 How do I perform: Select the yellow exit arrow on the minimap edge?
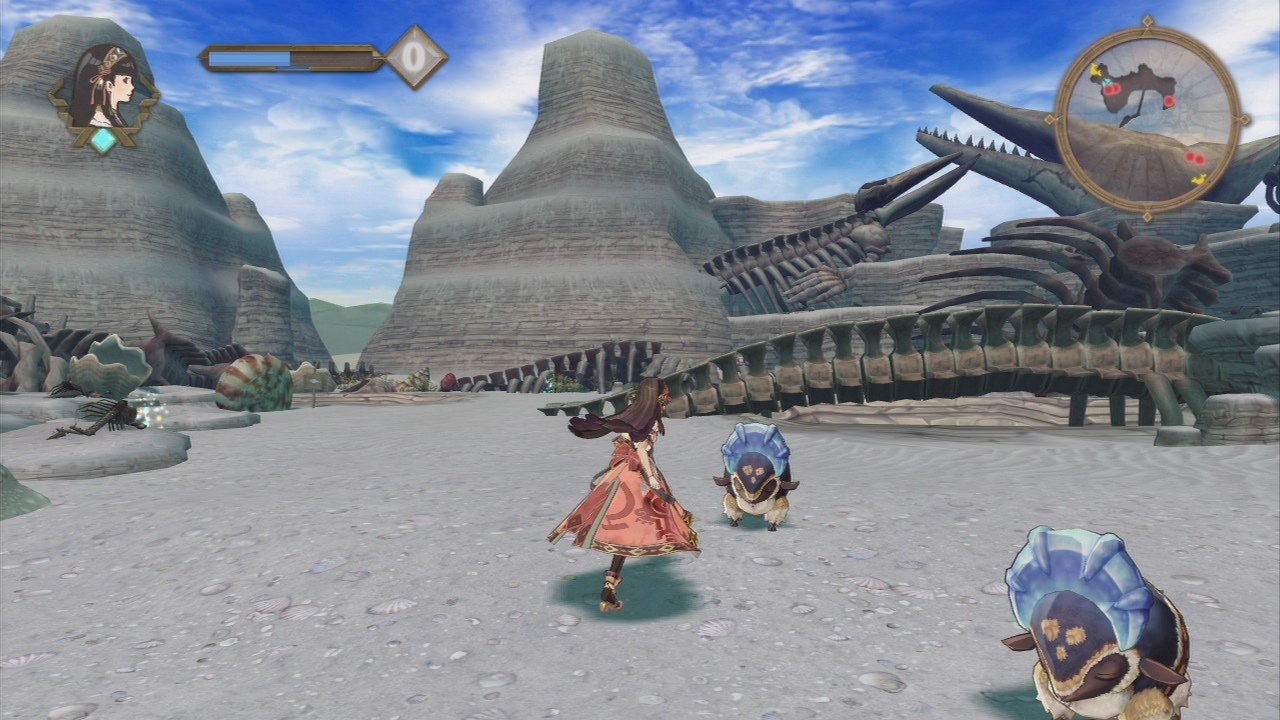point(1198,179)
